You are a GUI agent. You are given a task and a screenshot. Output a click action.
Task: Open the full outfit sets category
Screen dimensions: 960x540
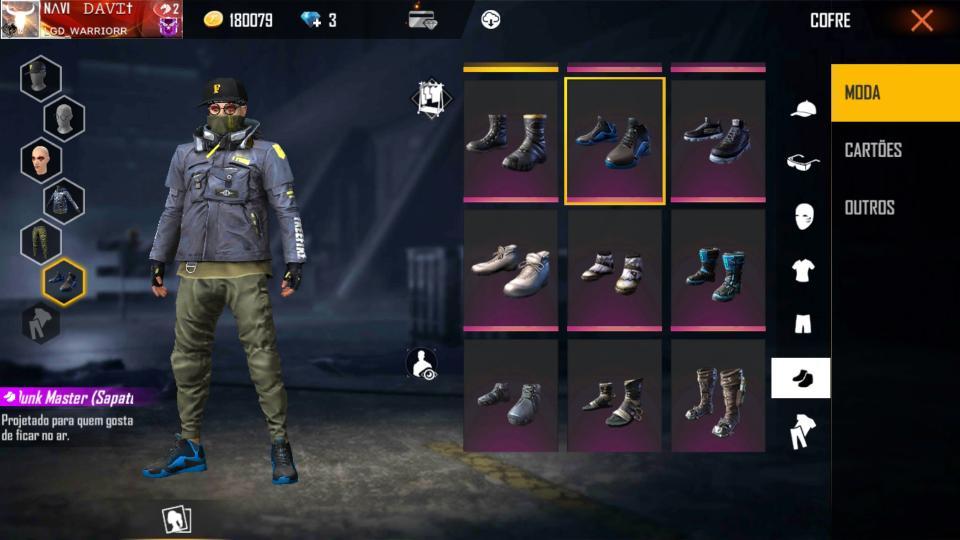click(802, 432)
